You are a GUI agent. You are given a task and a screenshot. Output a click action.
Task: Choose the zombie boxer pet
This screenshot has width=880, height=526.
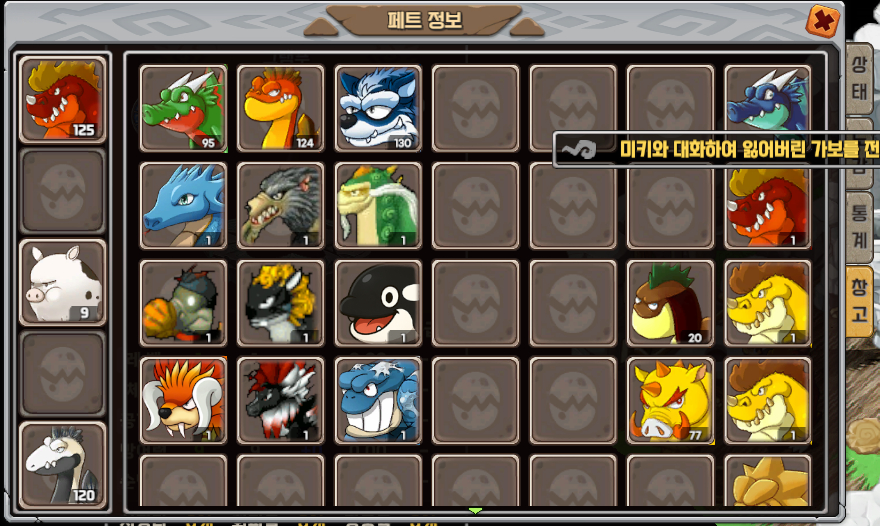pos(183,303)
